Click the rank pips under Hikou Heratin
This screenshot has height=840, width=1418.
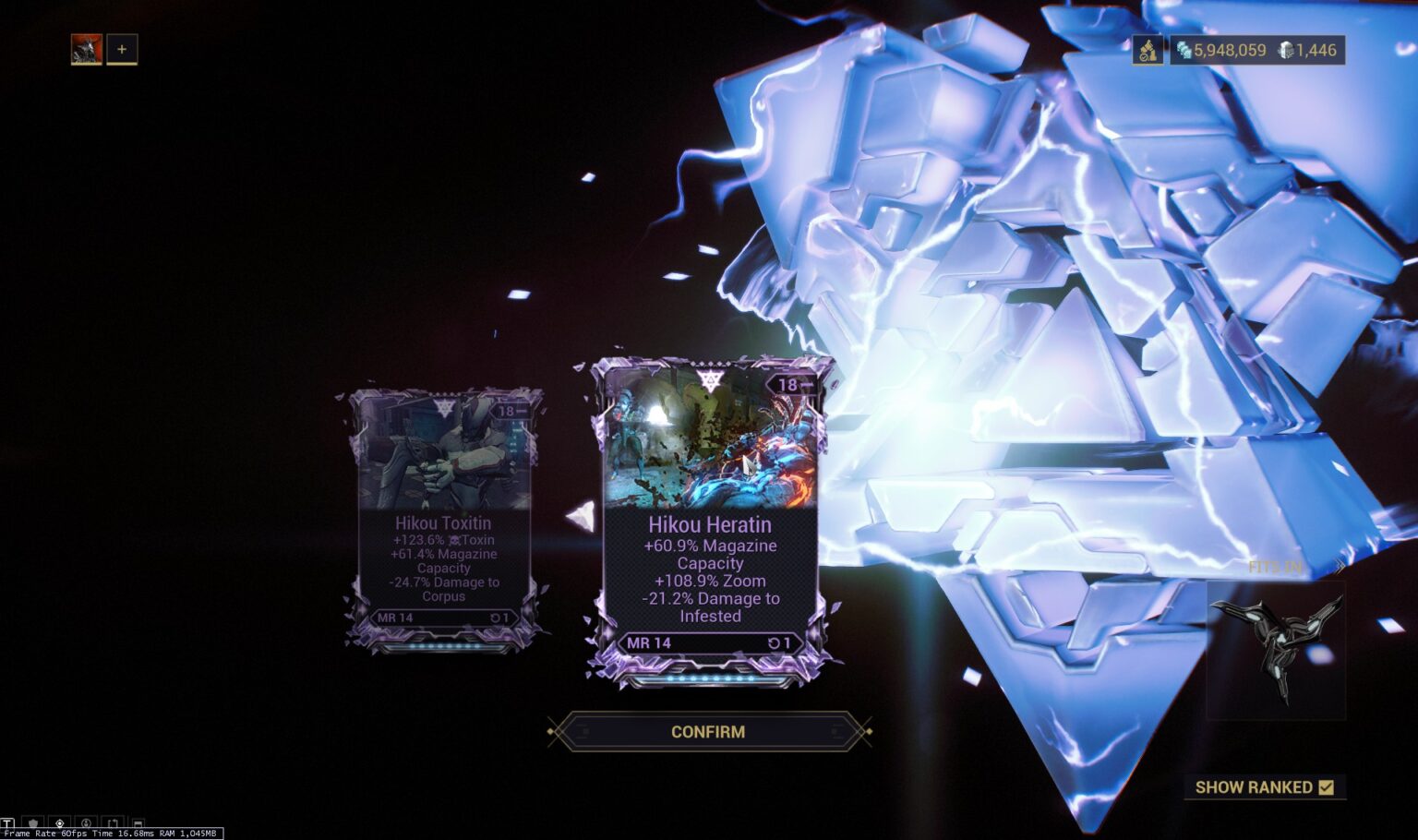click(709, 679)
